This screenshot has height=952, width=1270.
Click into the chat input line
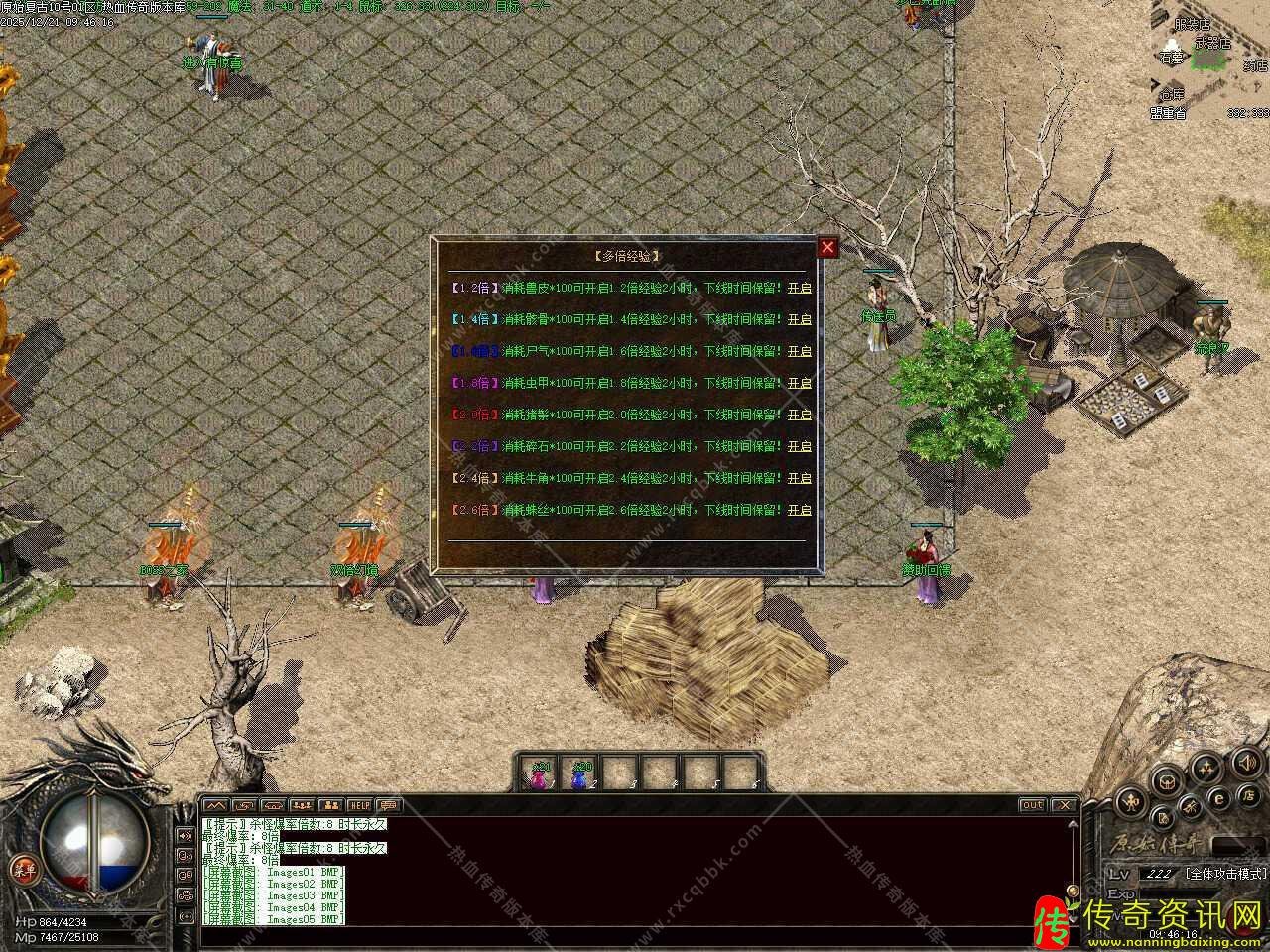635,934
